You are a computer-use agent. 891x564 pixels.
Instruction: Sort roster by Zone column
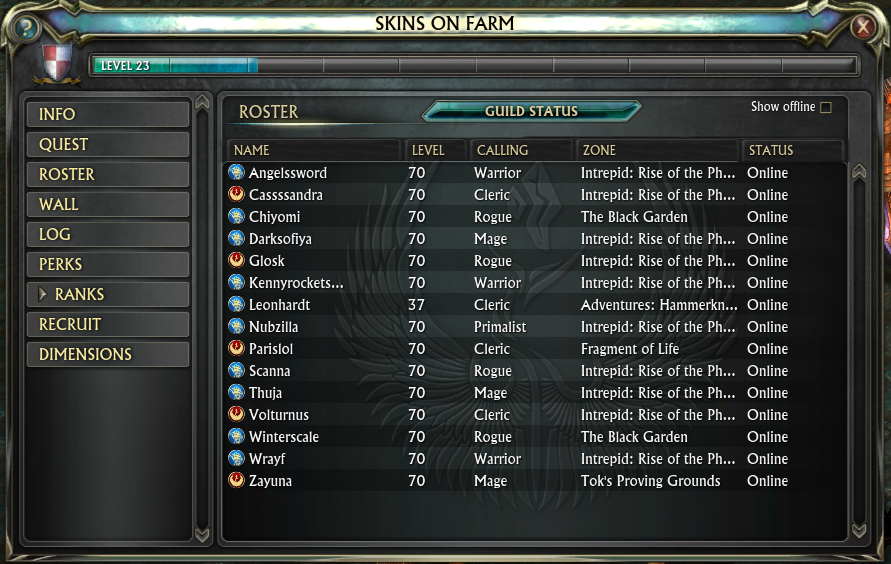(x=657, y=150)
